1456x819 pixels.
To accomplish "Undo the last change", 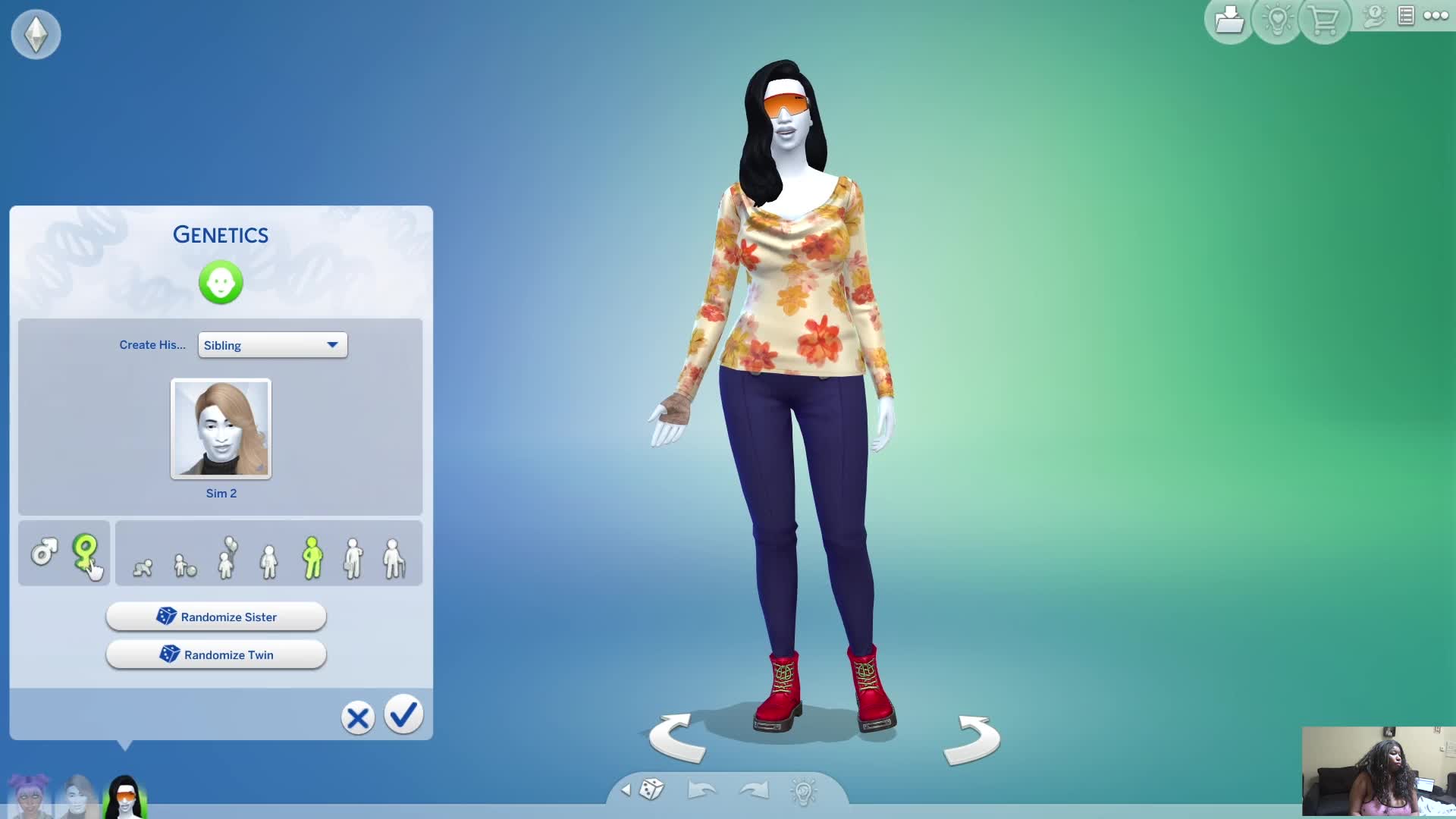I will coord(701,790).
